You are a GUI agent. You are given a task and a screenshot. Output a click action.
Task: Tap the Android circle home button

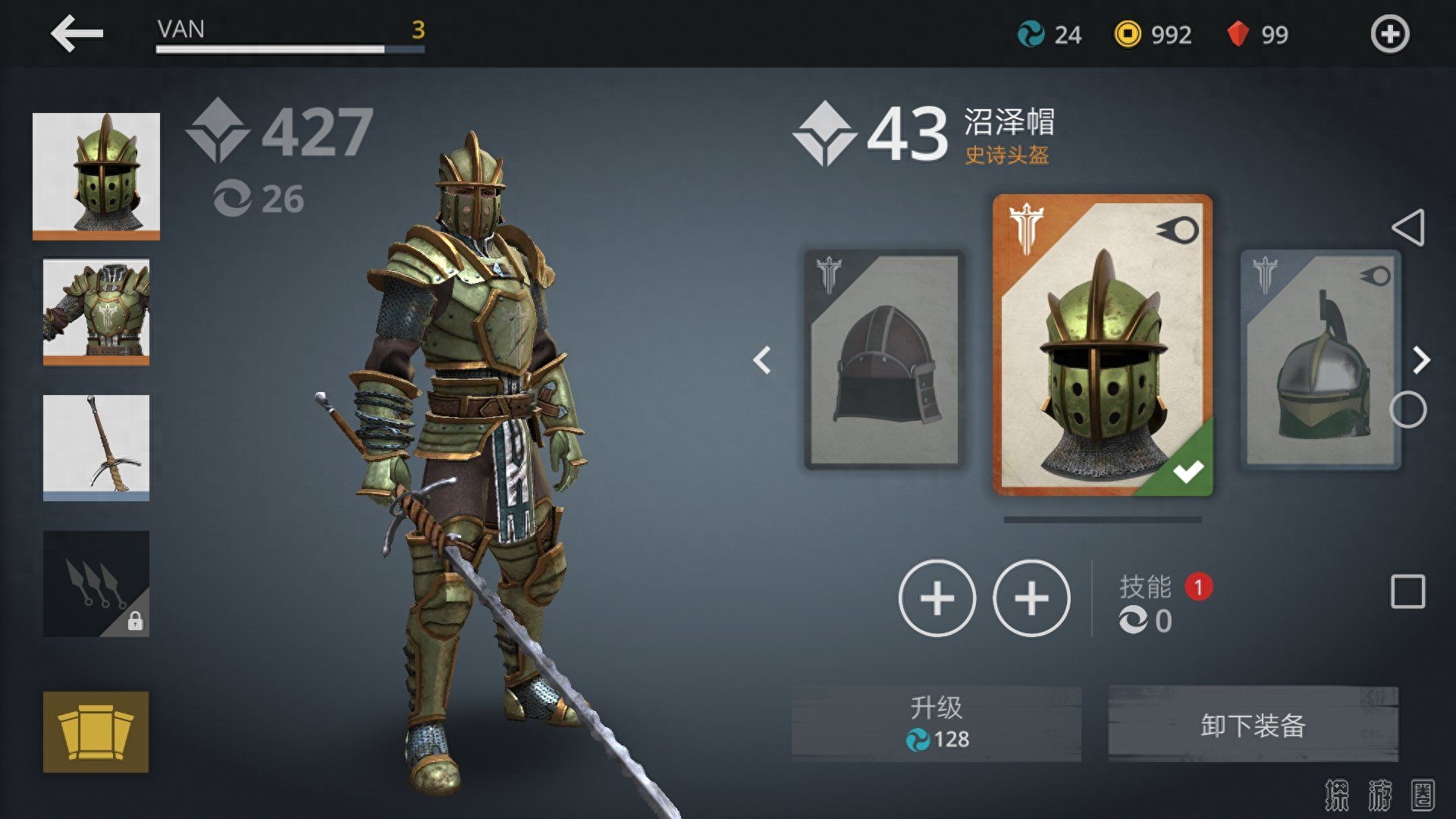click(1408, 410)
